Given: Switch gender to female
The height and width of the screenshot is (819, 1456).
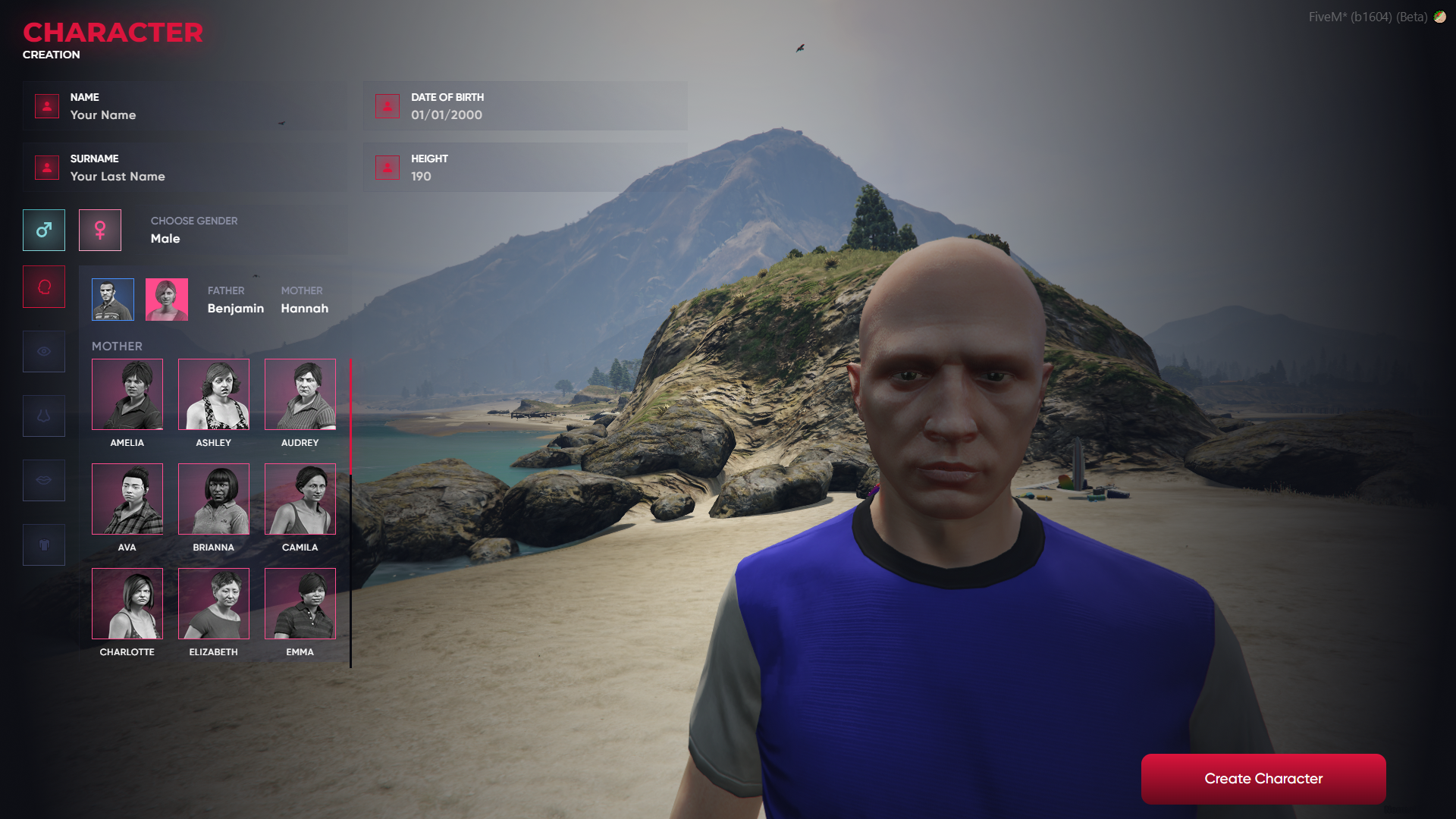Looking at the screenshot, I should tap(100, 230).
